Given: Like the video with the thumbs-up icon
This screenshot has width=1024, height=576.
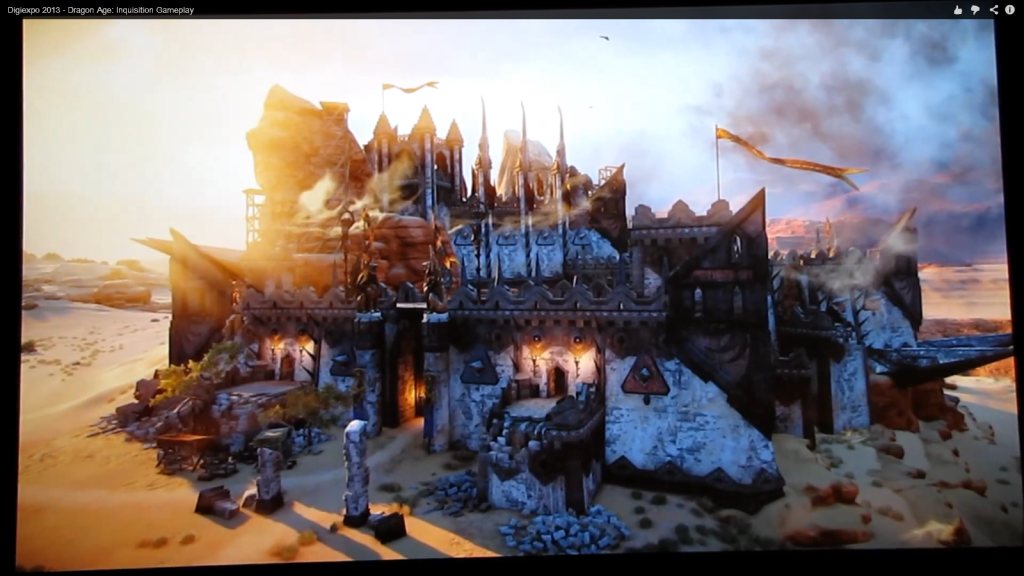Looking at the screenshot, I should click(957, 10).
